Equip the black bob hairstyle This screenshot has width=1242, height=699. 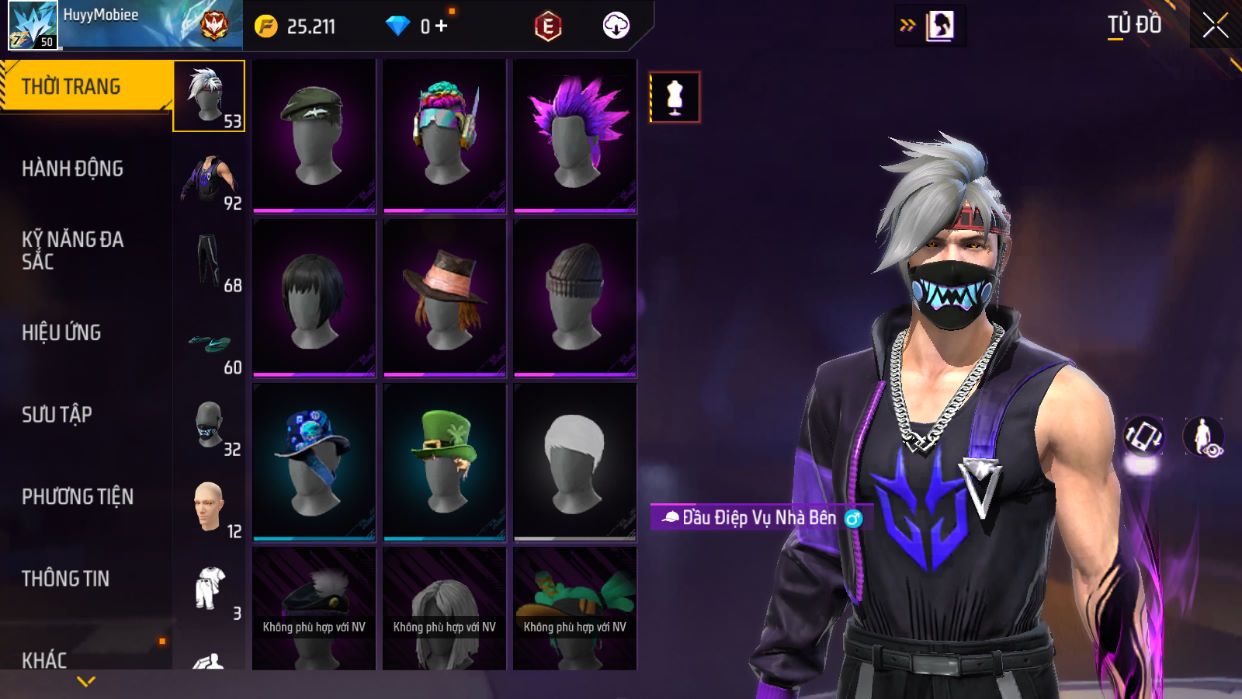[314, 297]
